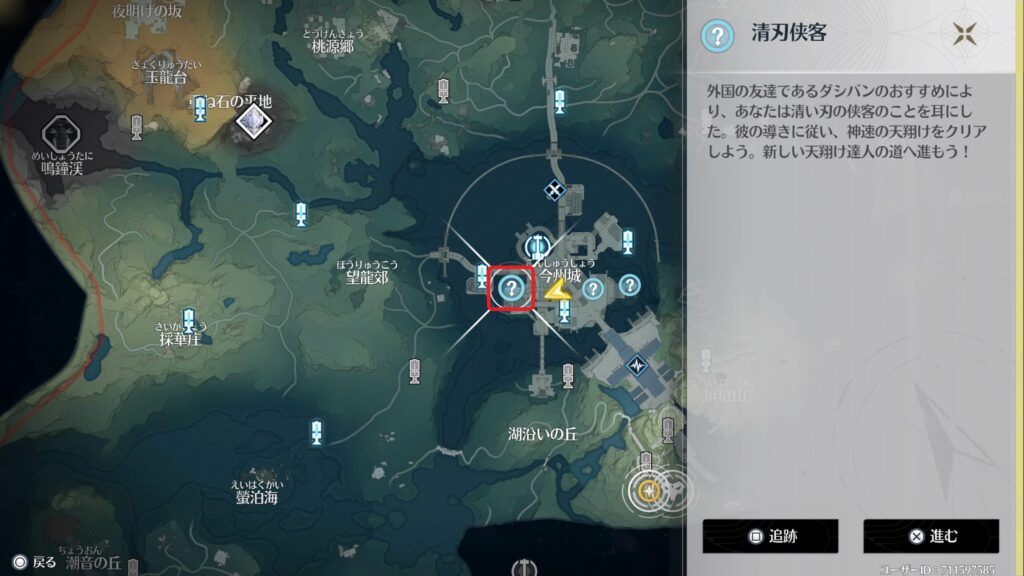Viewport: 1024px width, 576px height.
Task: Select the glowing golden circular marker
Action: 650,491
